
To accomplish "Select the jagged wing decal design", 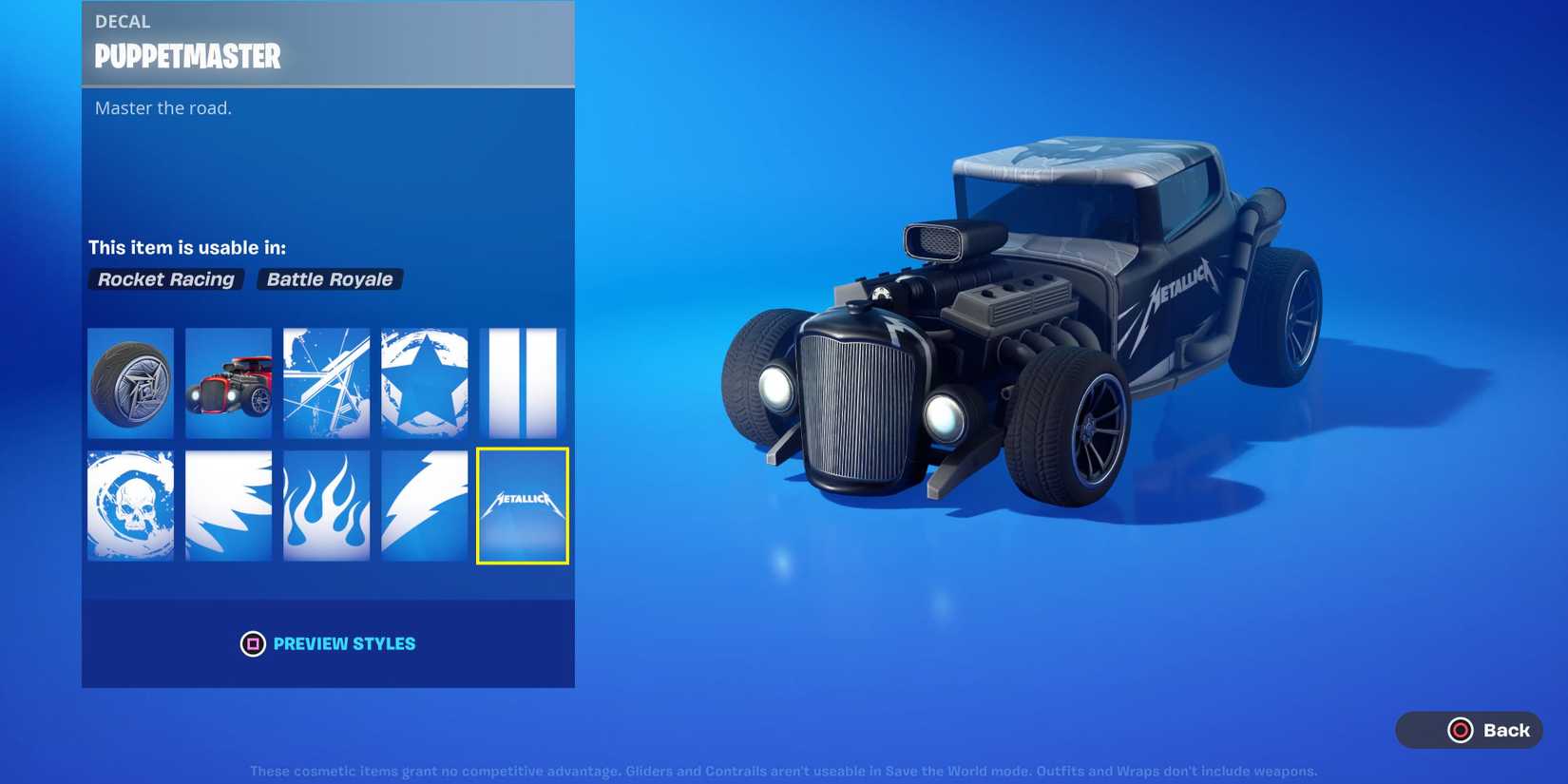I will (228, 505).
